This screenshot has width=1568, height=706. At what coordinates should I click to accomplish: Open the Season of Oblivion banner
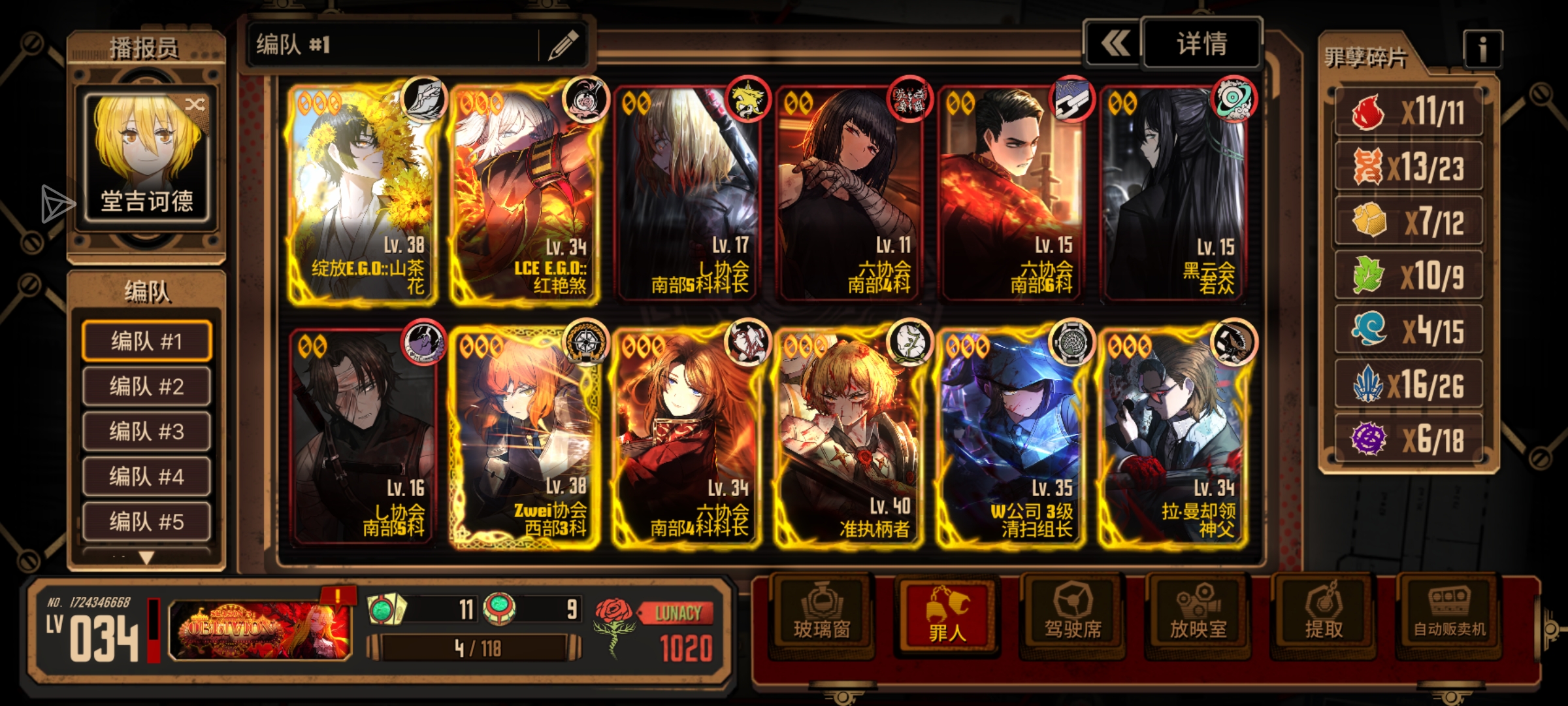[x=260, y=629]
